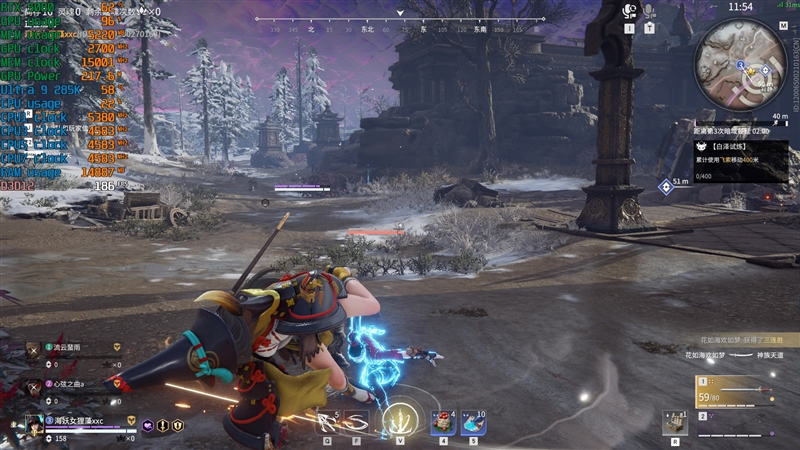Toggle the team voice chat icon
The image size is (800, 450).
point(630,12)
